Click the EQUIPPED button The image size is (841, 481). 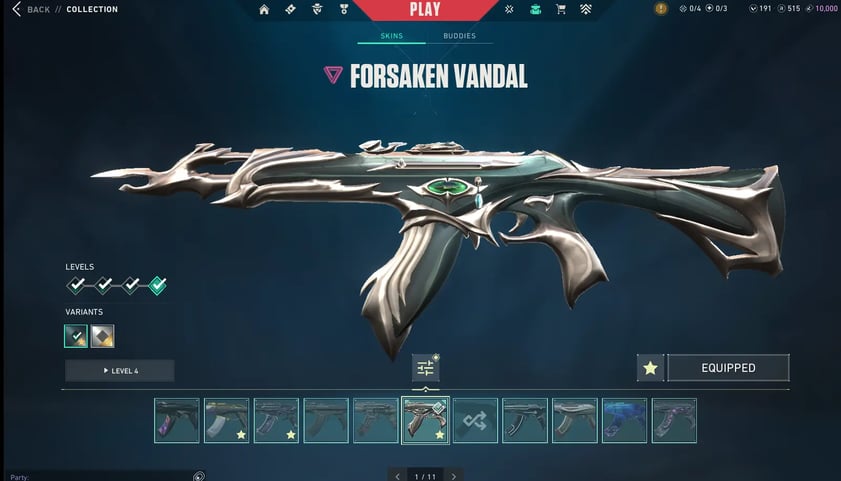tap(728, 368)
